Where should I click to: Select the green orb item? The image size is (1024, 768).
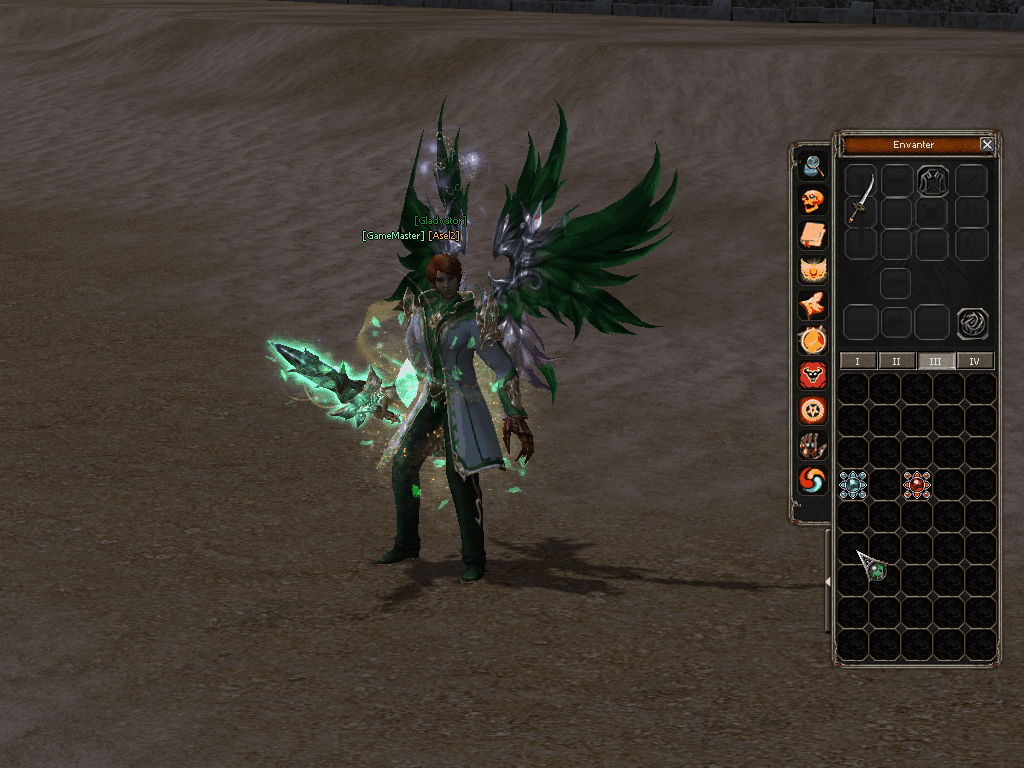click(x=878, y=571)
